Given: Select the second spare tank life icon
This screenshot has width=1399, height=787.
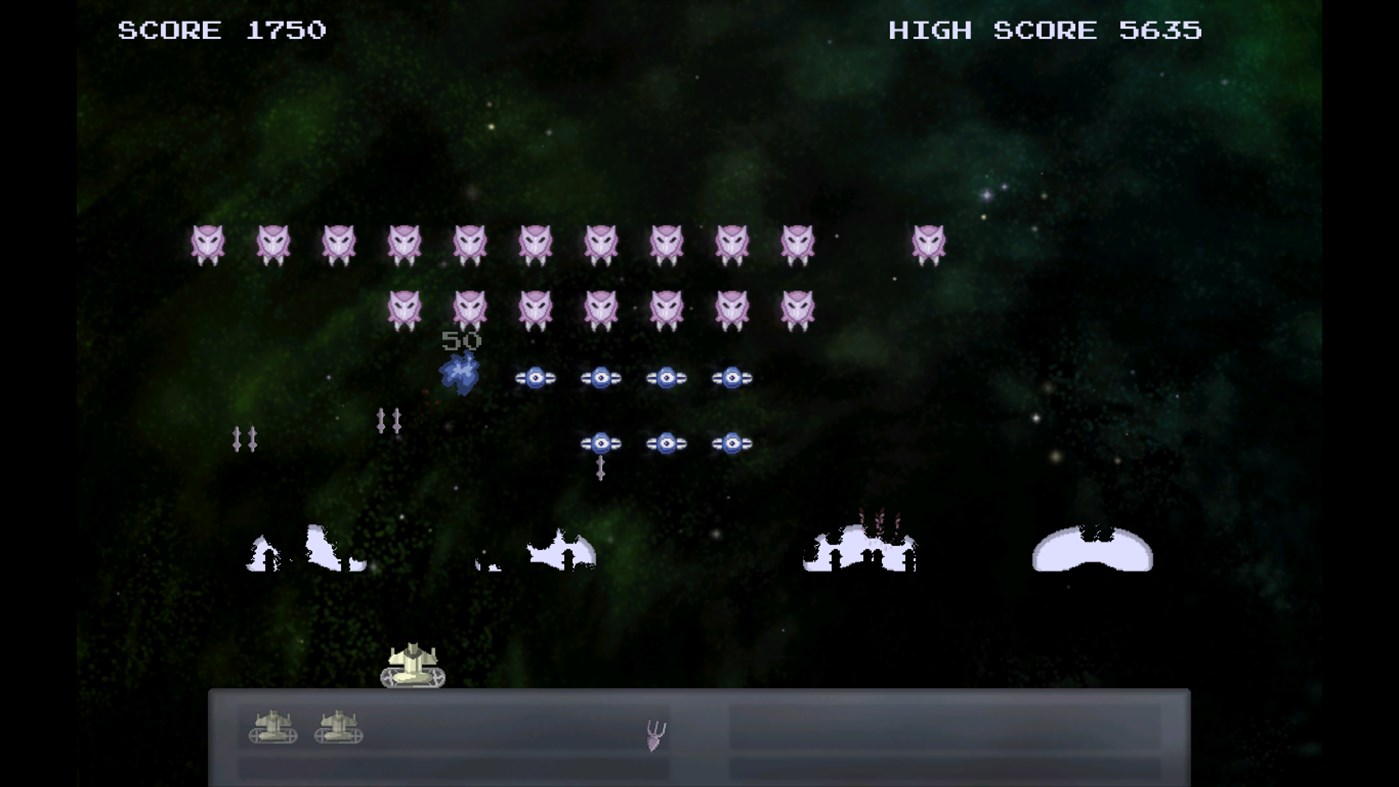Looking at the screenshot, I should [339, 729].
